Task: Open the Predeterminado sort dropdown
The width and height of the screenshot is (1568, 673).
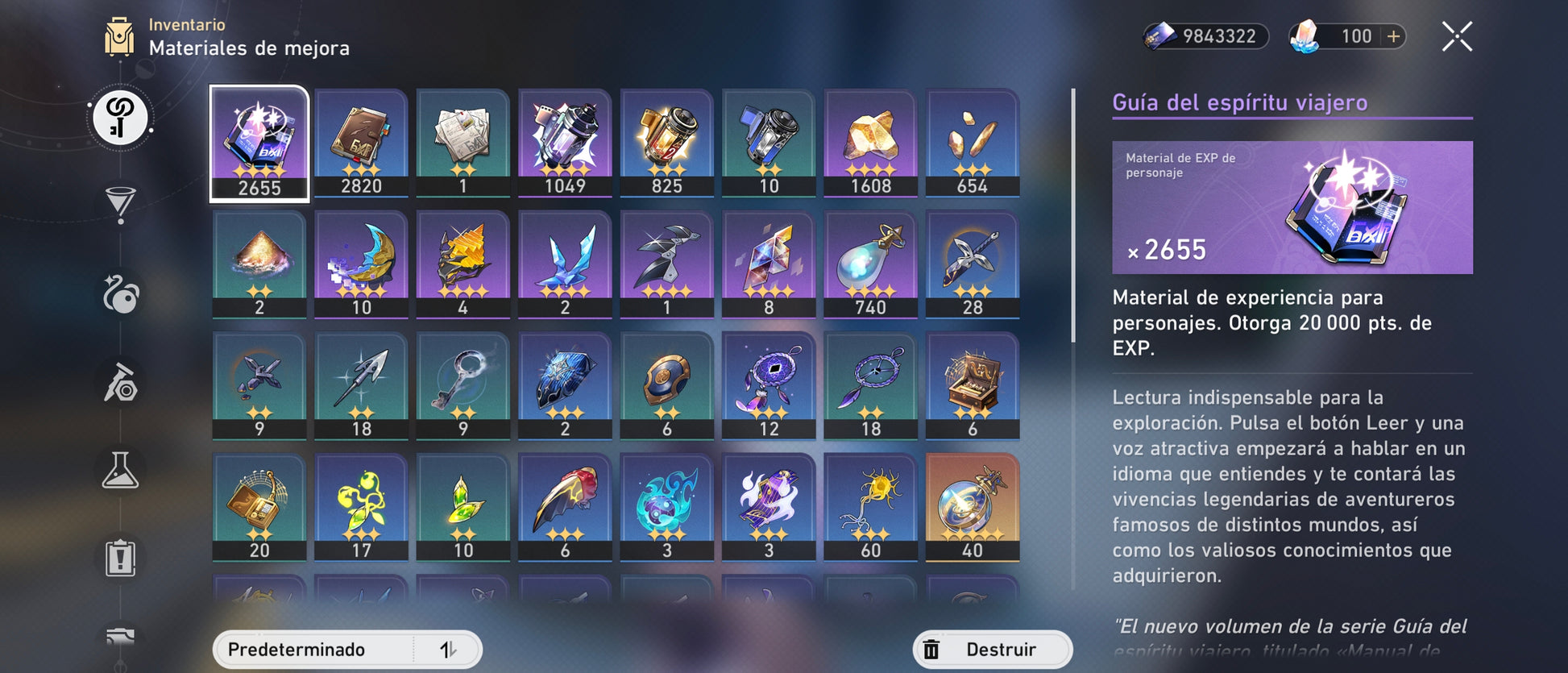Action: (x=314, y=650)
